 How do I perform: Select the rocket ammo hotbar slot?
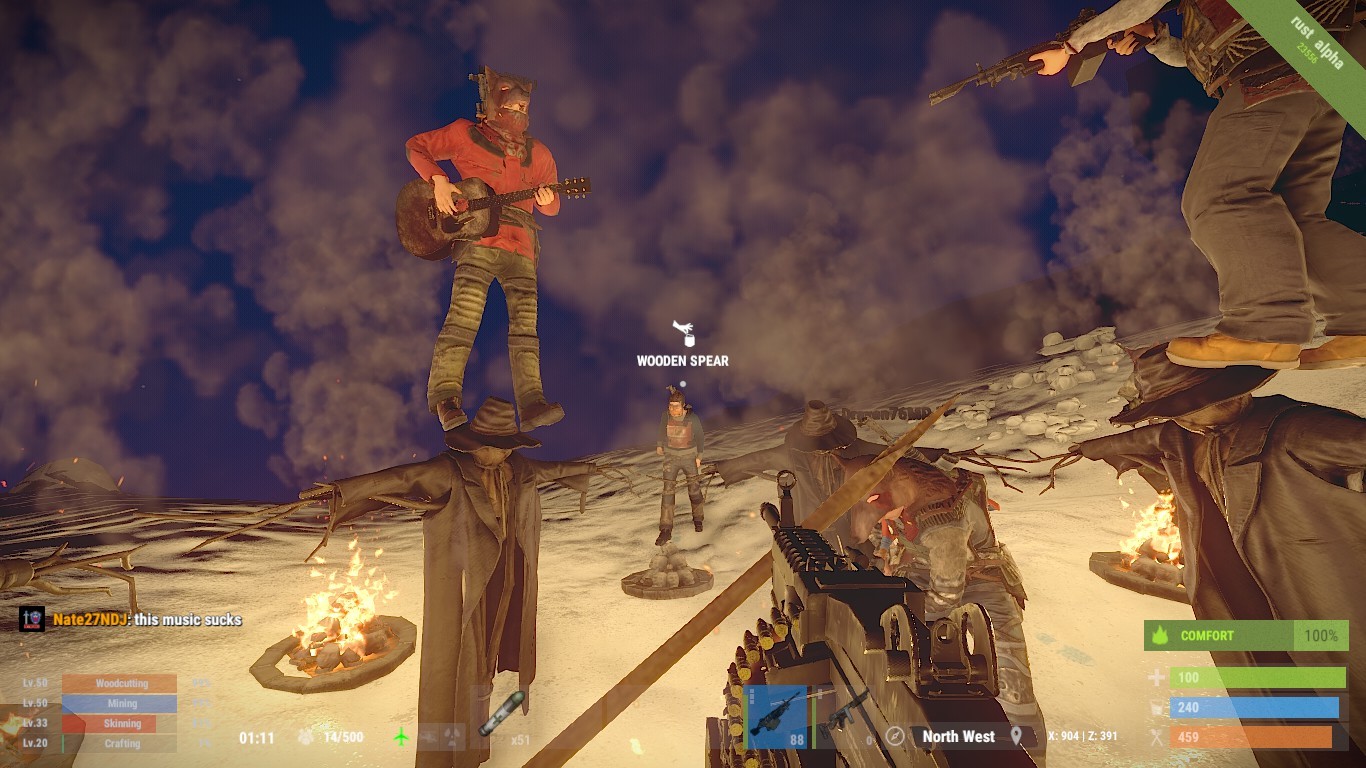(x=502, y=714)
